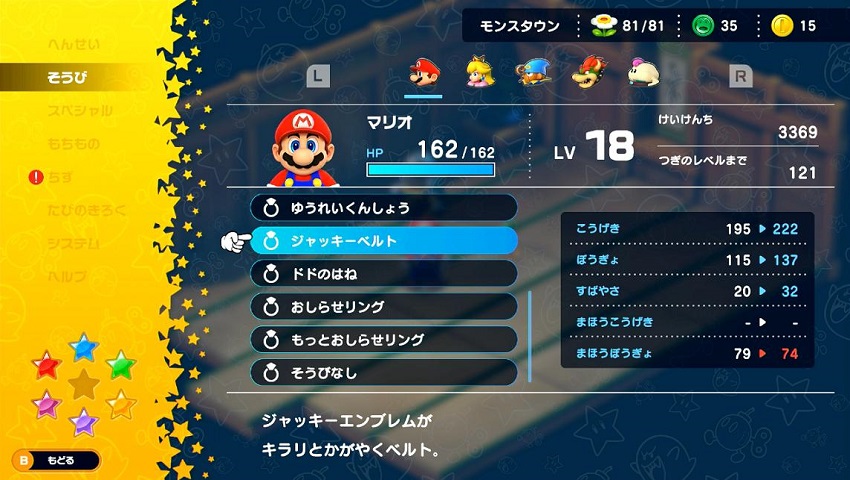The width and height of the screenshot is (850, 480).
Task: Click the もどる back button
Action: click(x=57, y=460)
